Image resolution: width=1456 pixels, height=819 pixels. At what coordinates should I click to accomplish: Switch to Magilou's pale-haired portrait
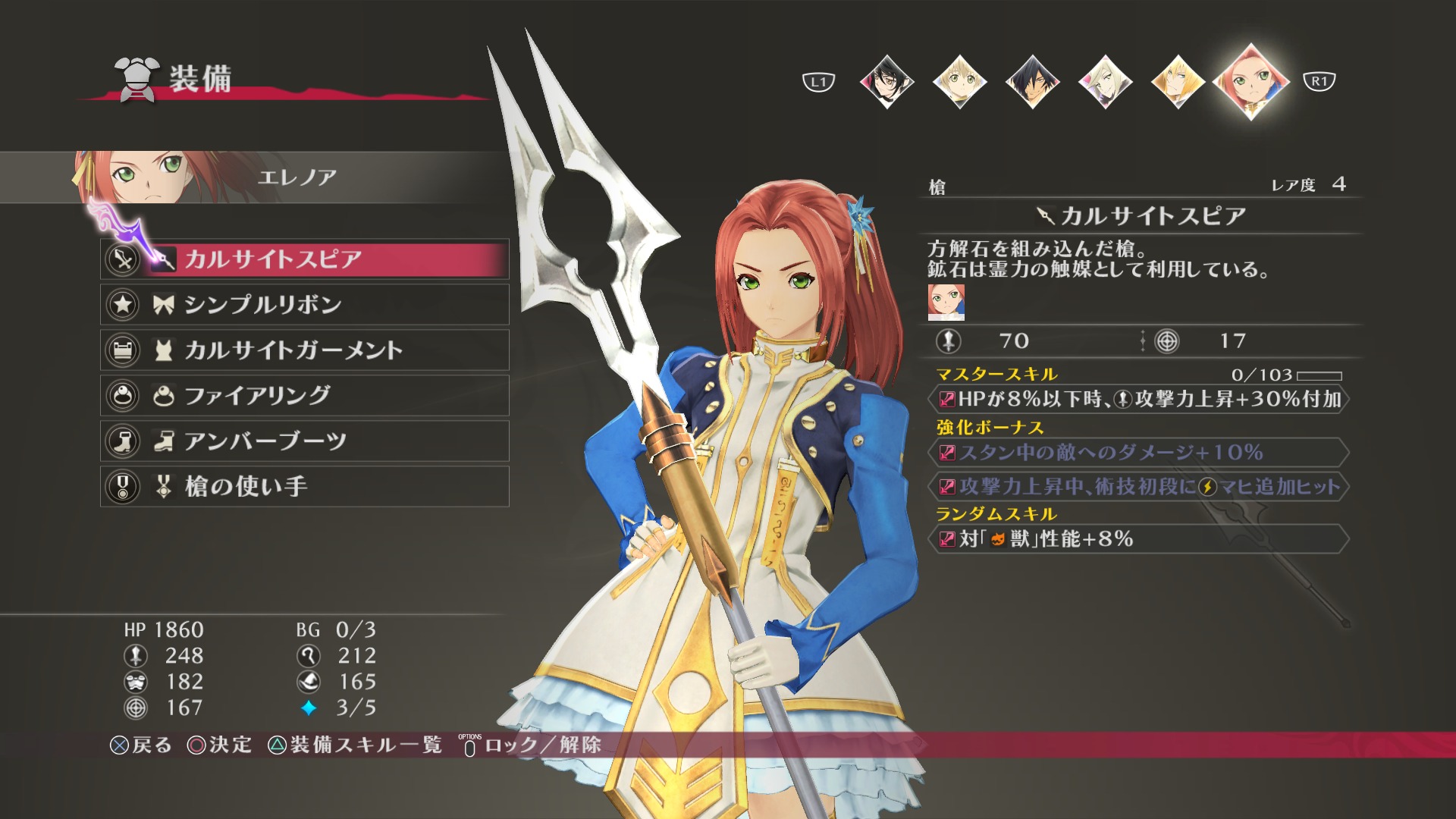tap(1105, 81)
